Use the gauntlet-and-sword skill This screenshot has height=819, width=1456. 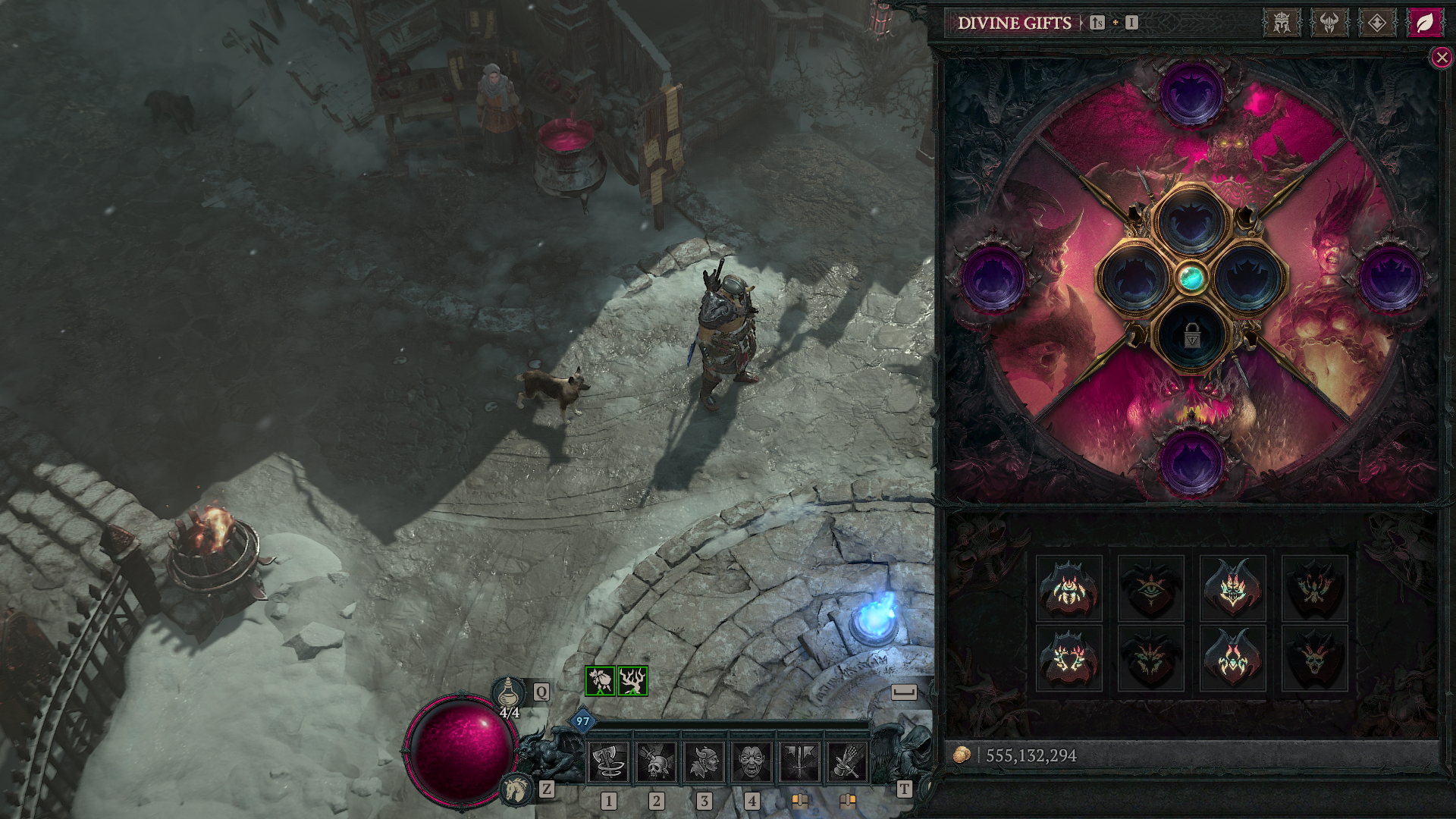[x=847, y=761]
